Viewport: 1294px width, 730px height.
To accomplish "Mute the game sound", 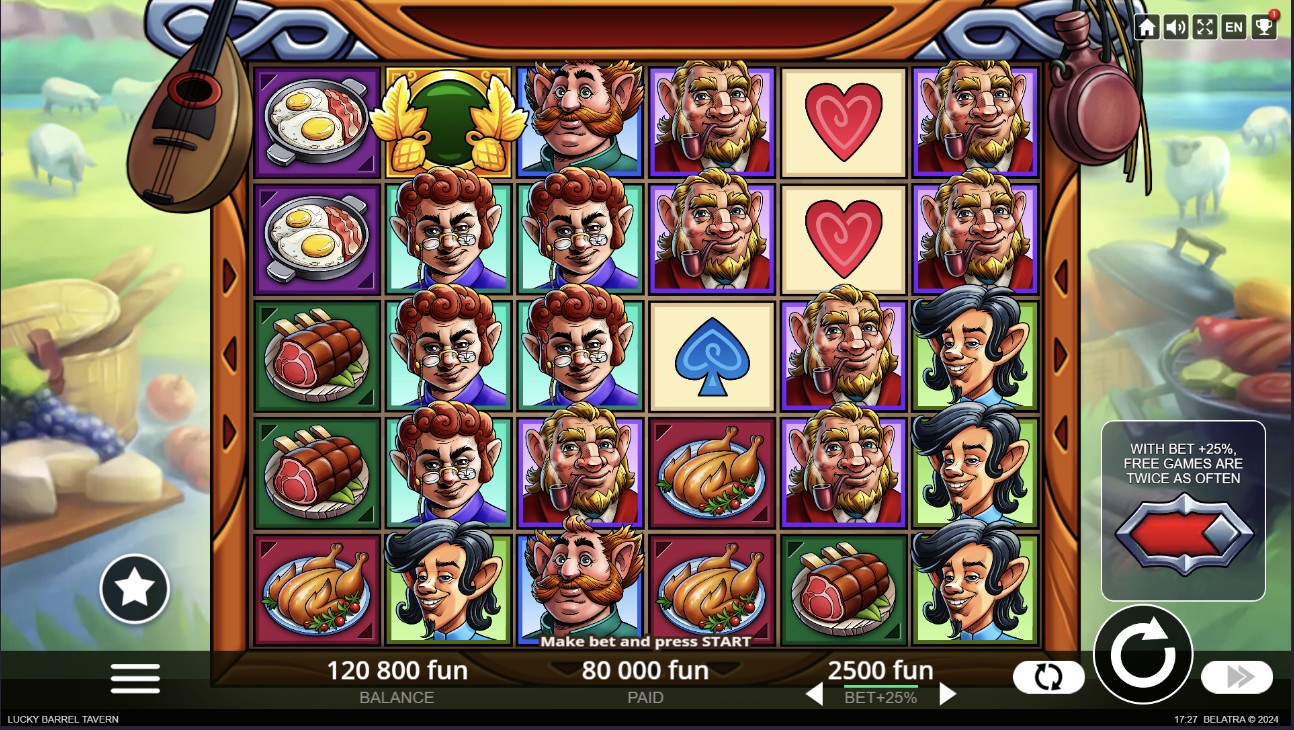I will point(1176,27).
